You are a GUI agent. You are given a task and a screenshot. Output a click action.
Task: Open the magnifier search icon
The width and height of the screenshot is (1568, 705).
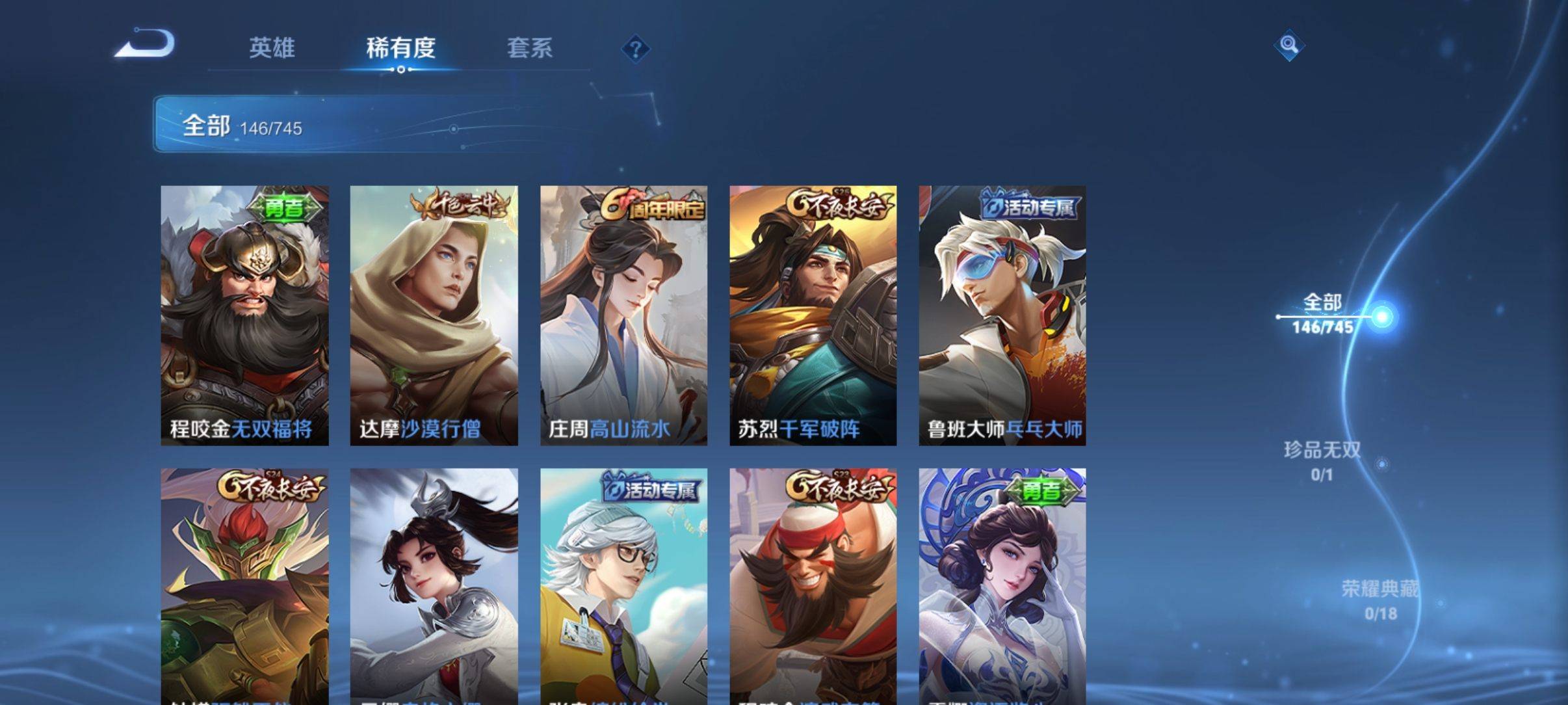point(1288,45)
